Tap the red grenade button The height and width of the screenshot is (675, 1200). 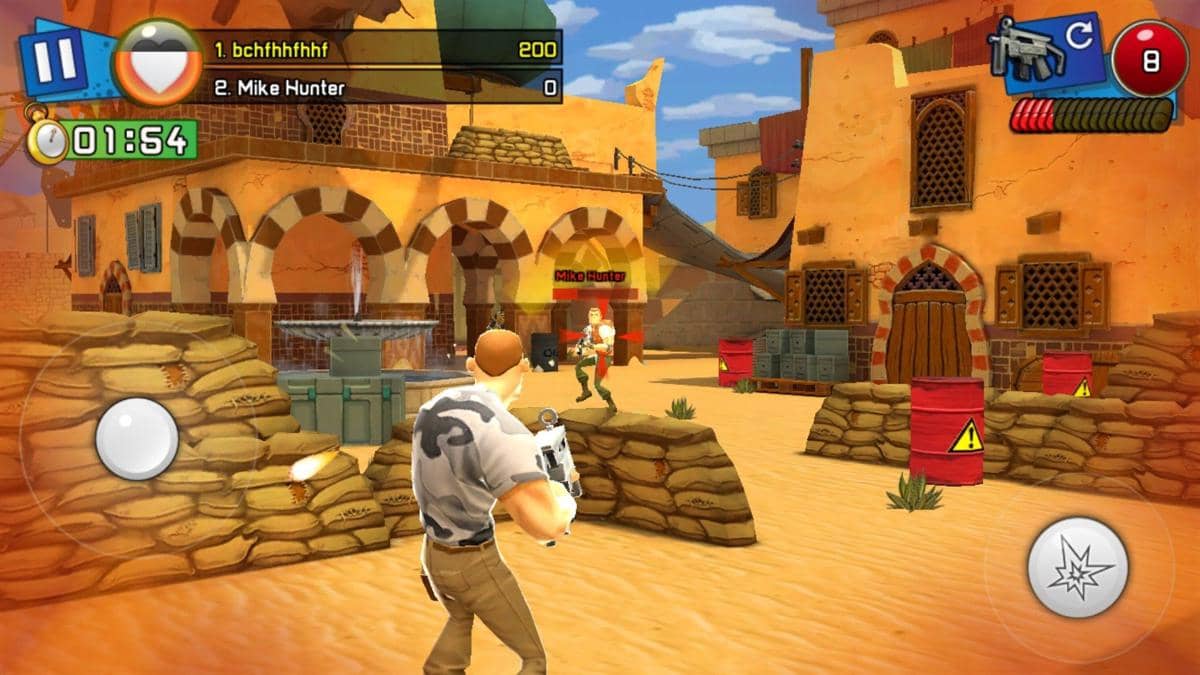1150,60
